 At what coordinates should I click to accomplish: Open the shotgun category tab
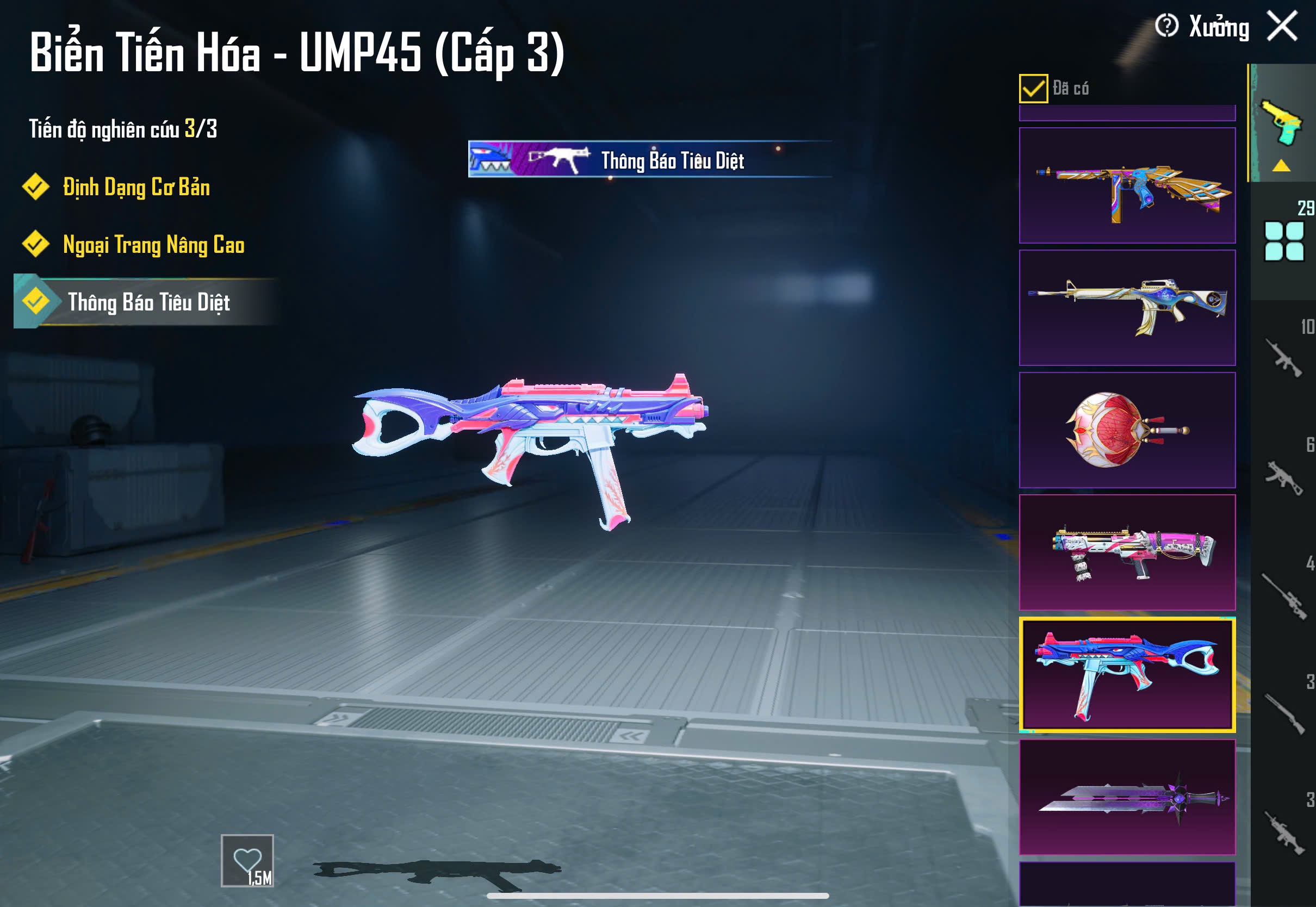[x=1283, y=715]
